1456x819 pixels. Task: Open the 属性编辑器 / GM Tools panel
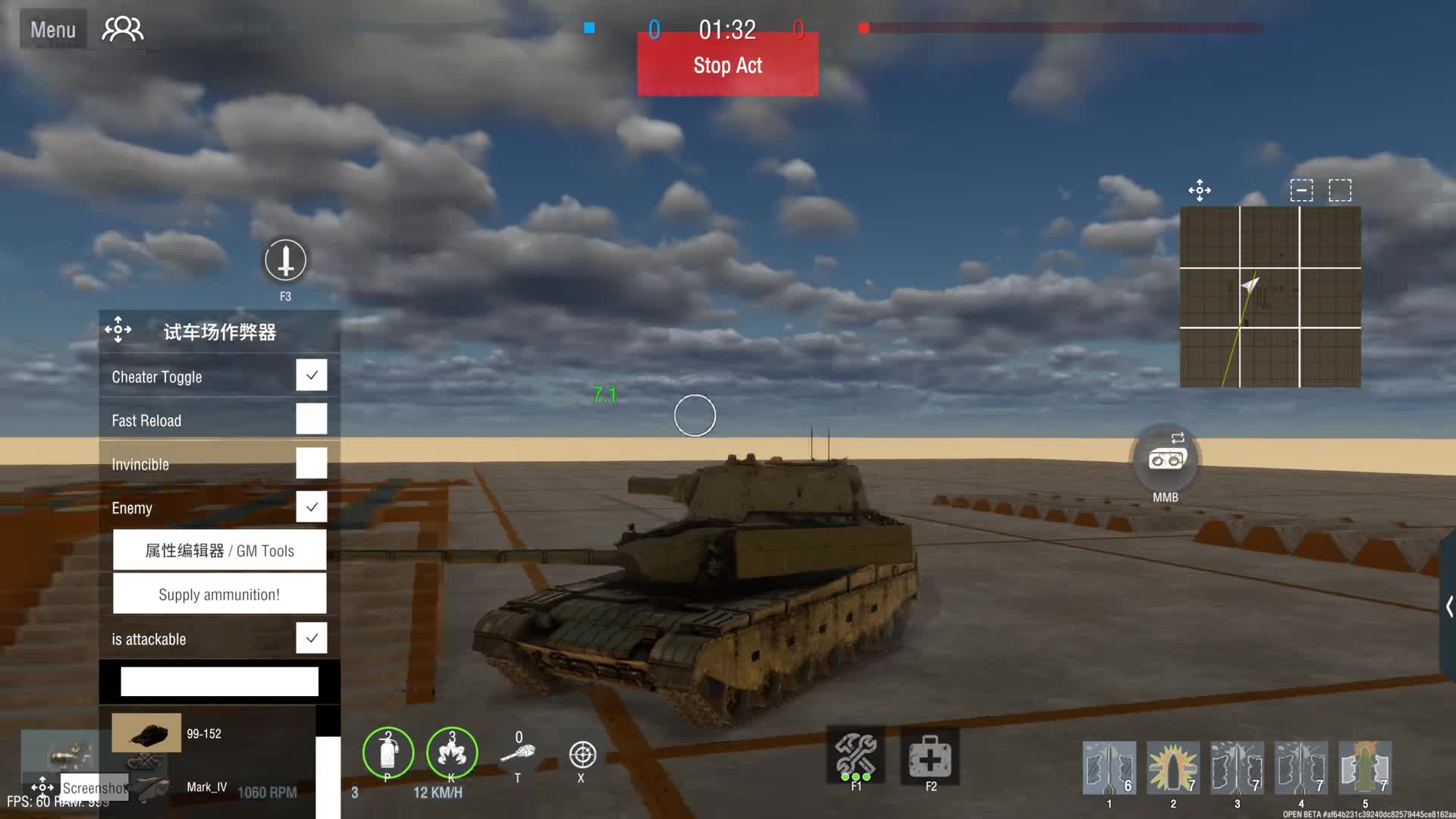219,550
